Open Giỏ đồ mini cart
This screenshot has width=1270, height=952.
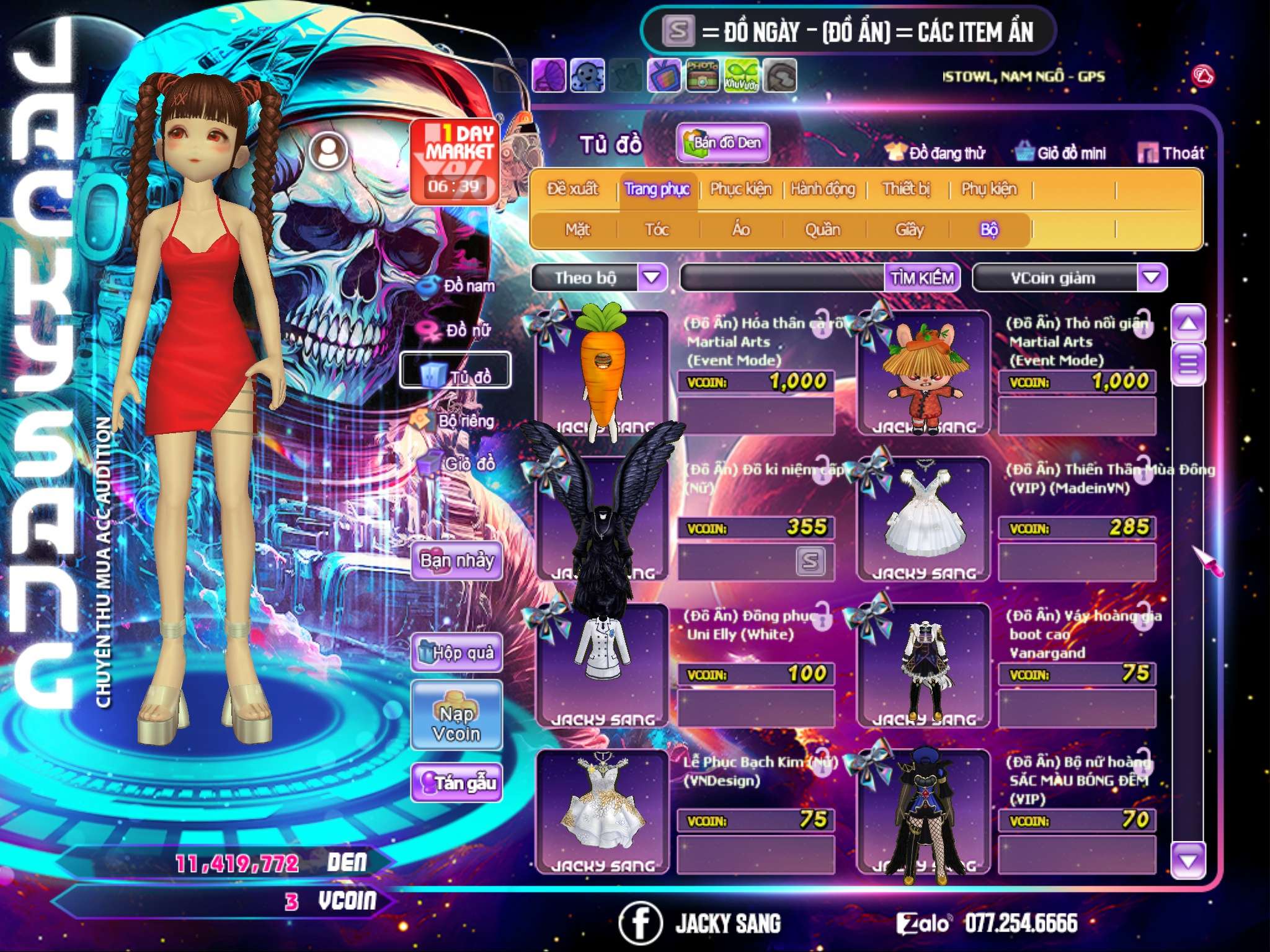click(x=1061, y=153)
